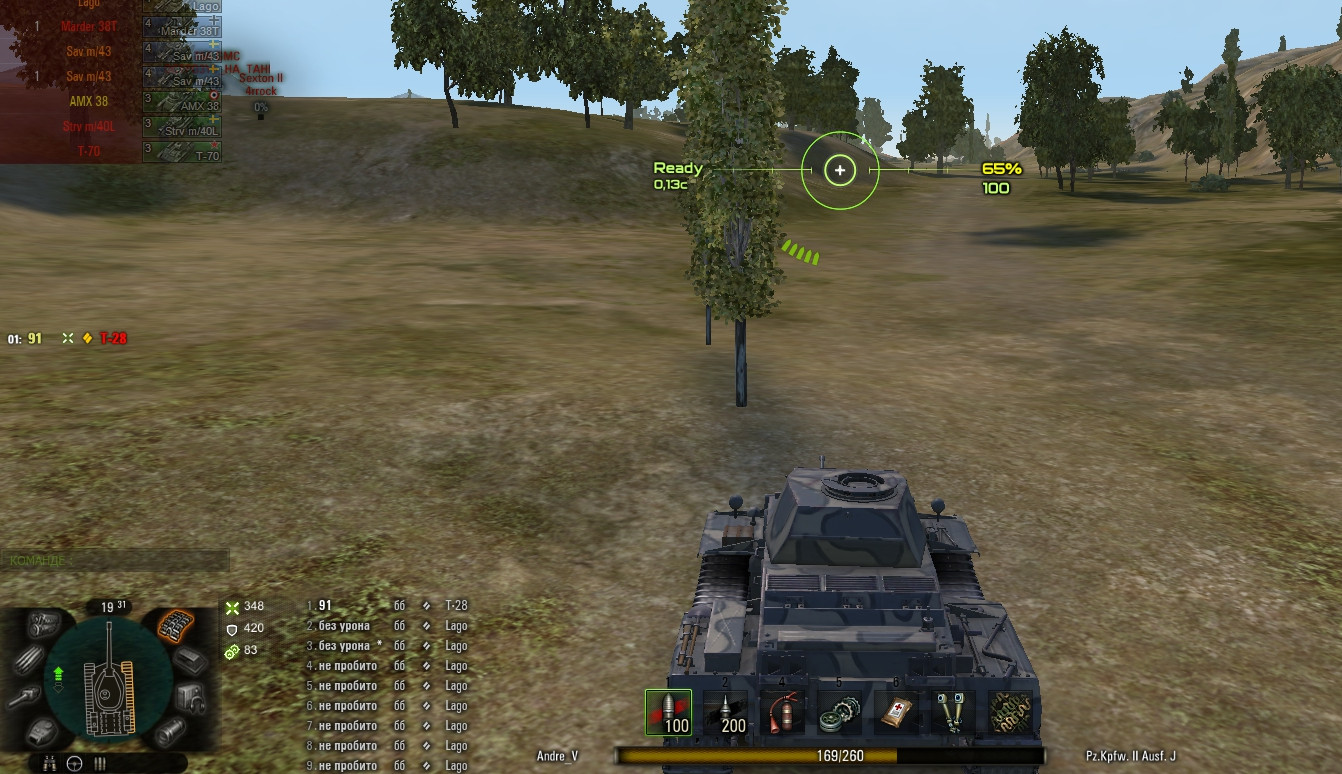Click the КОМАНДЕ team chat input field
The height and width of the screenshot is (774, 1342).
[x=115, y=560]
